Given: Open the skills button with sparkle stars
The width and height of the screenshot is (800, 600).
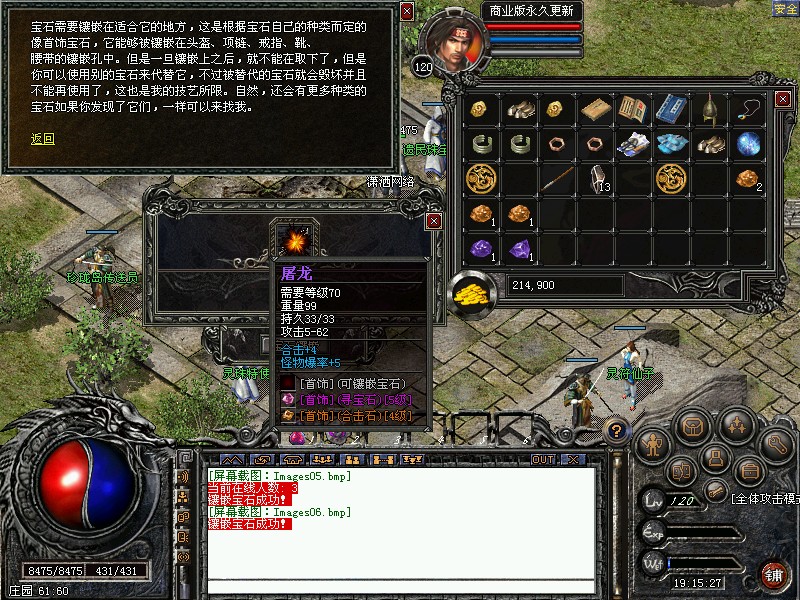Looking at the screenshot, I should 735,427.
